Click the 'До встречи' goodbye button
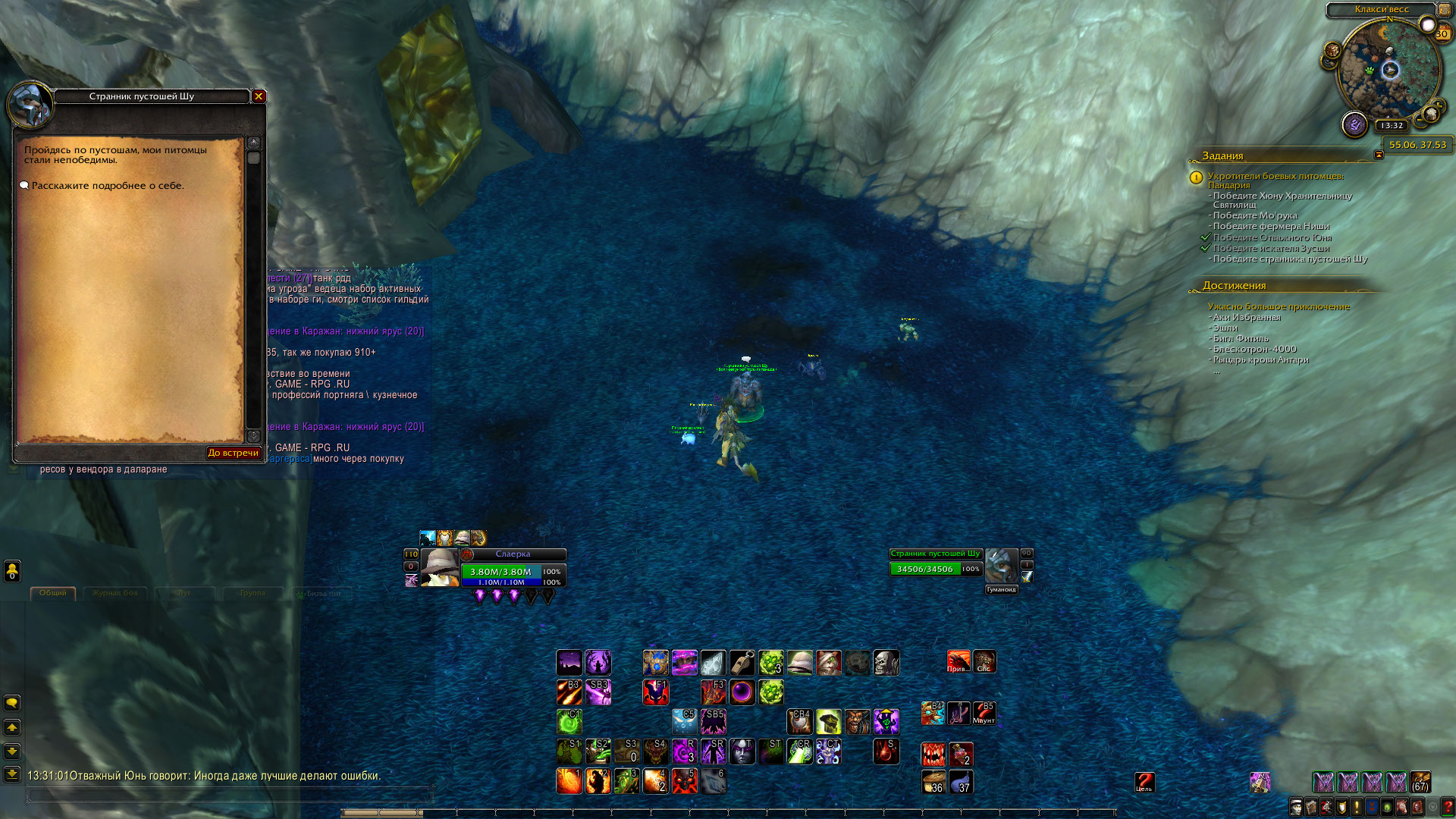This screenshot has width=1456, height=819. click(x=234, y=453)
